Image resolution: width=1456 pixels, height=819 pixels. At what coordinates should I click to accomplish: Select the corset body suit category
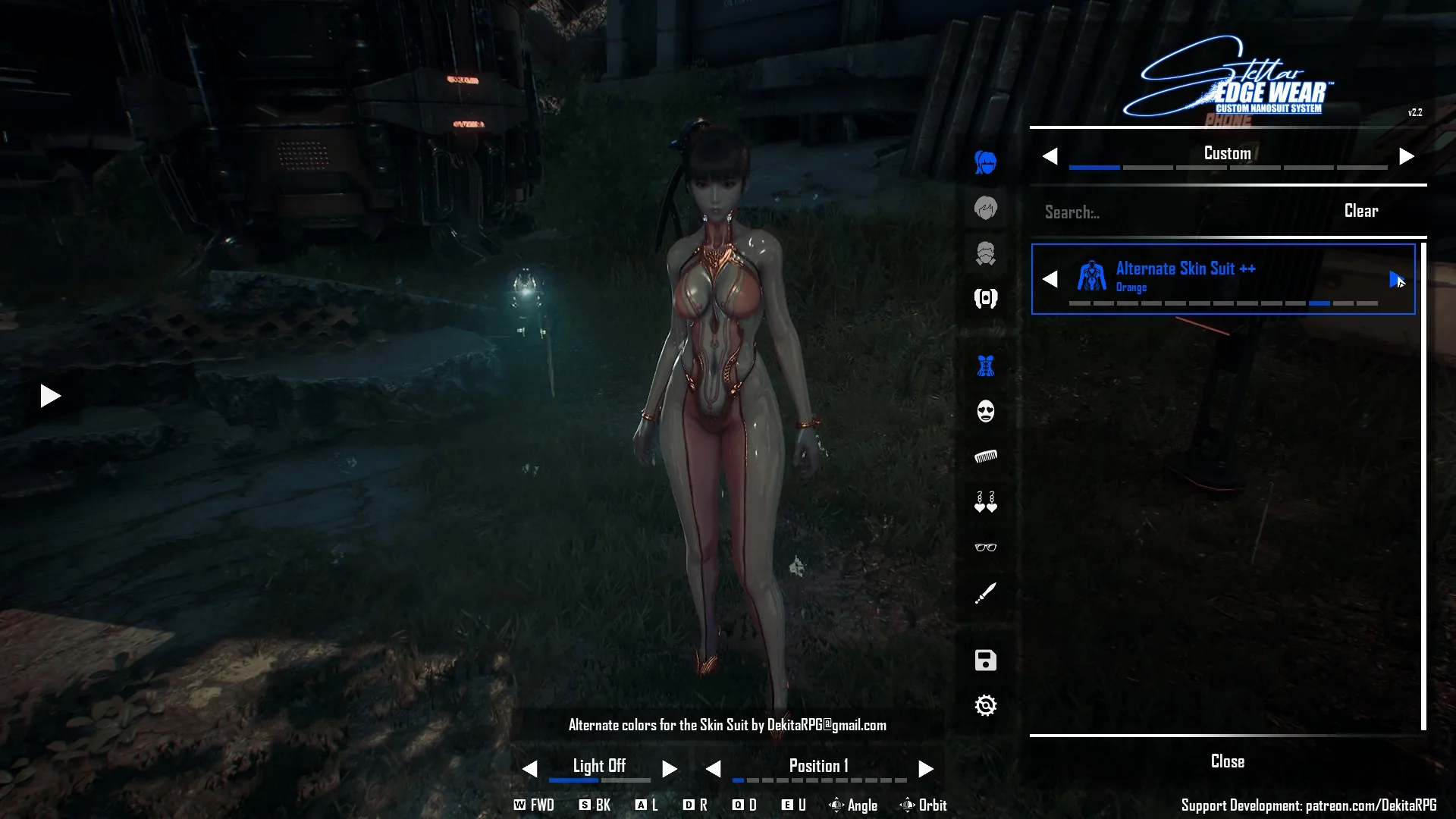point(985,367)
